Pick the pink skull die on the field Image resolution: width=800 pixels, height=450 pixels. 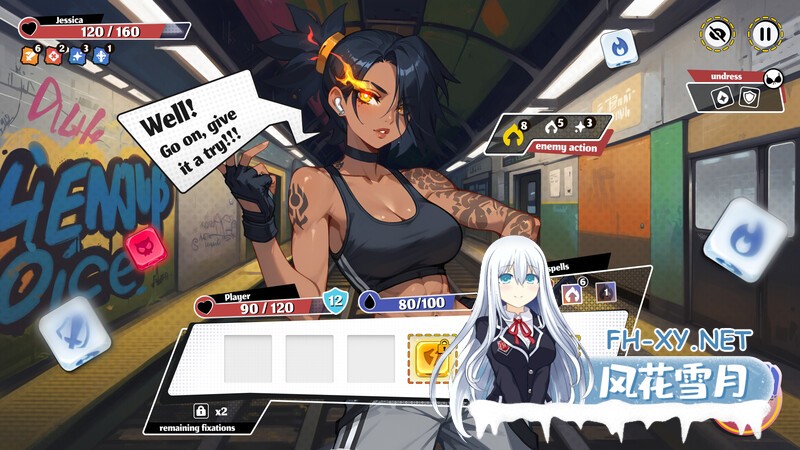(142, 244)
